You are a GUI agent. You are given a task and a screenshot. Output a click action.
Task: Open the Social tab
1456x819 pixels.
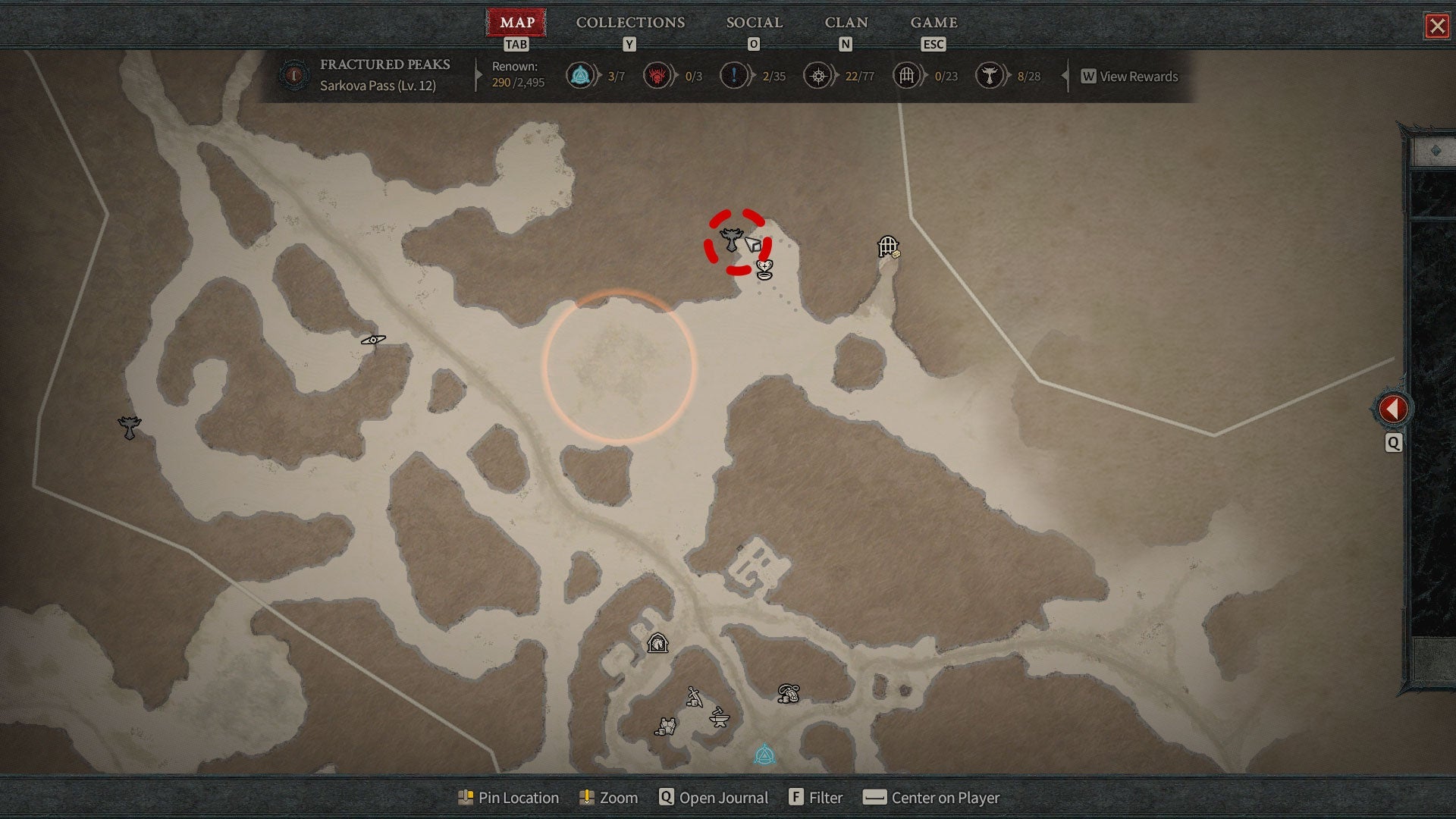pos(754,23)
